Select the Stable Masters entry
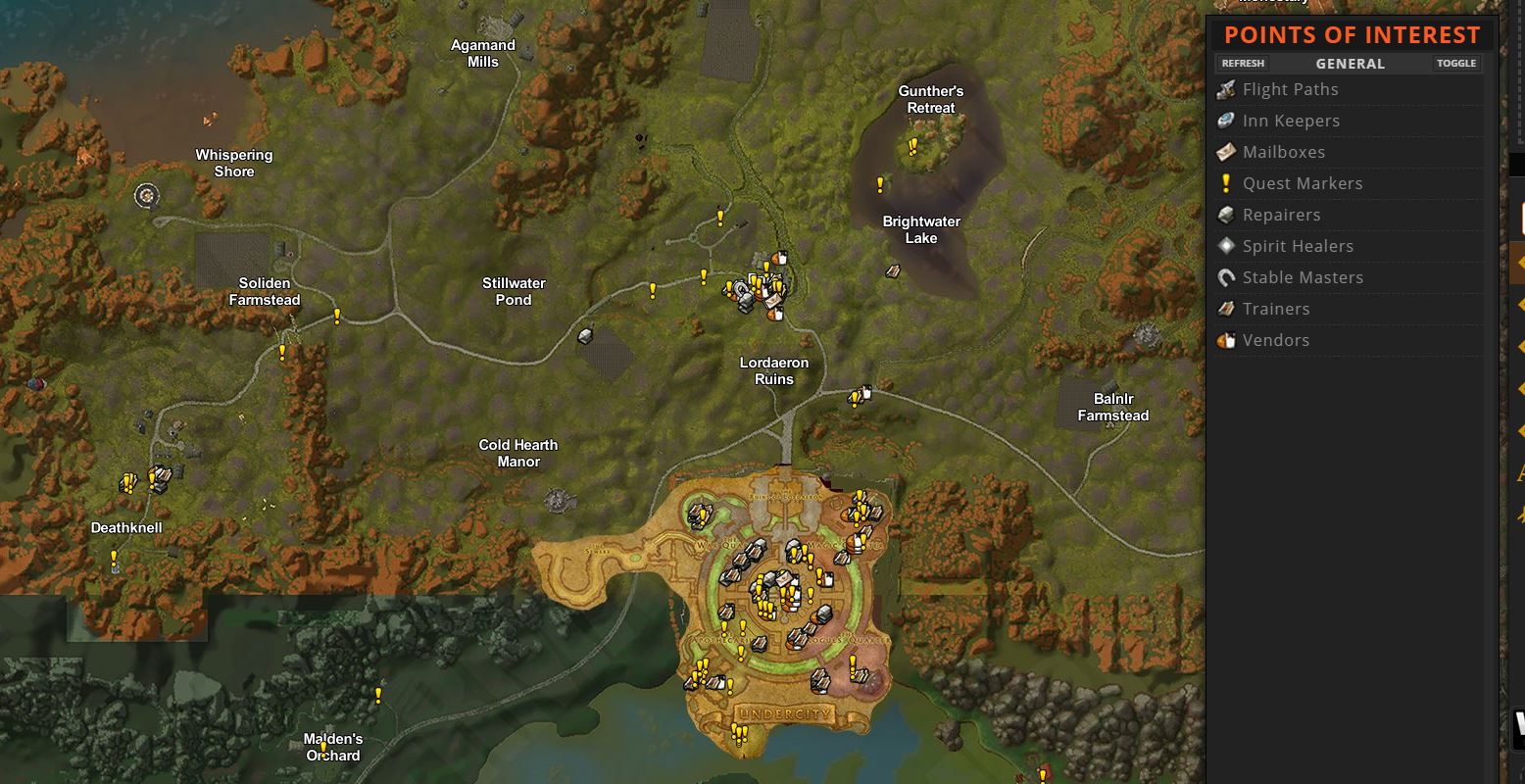 pos(1303,277)
